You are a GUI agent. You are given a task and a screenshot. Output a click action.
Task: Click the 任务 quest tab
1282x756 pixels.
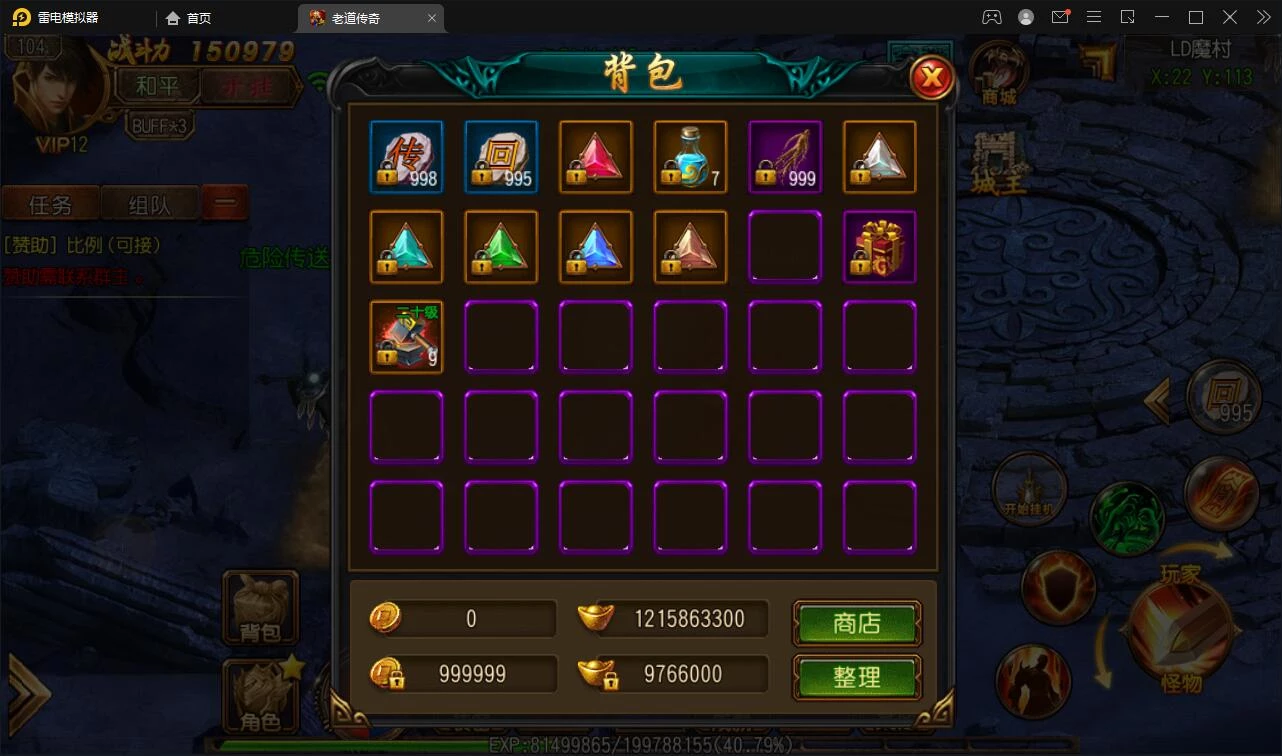50,204
